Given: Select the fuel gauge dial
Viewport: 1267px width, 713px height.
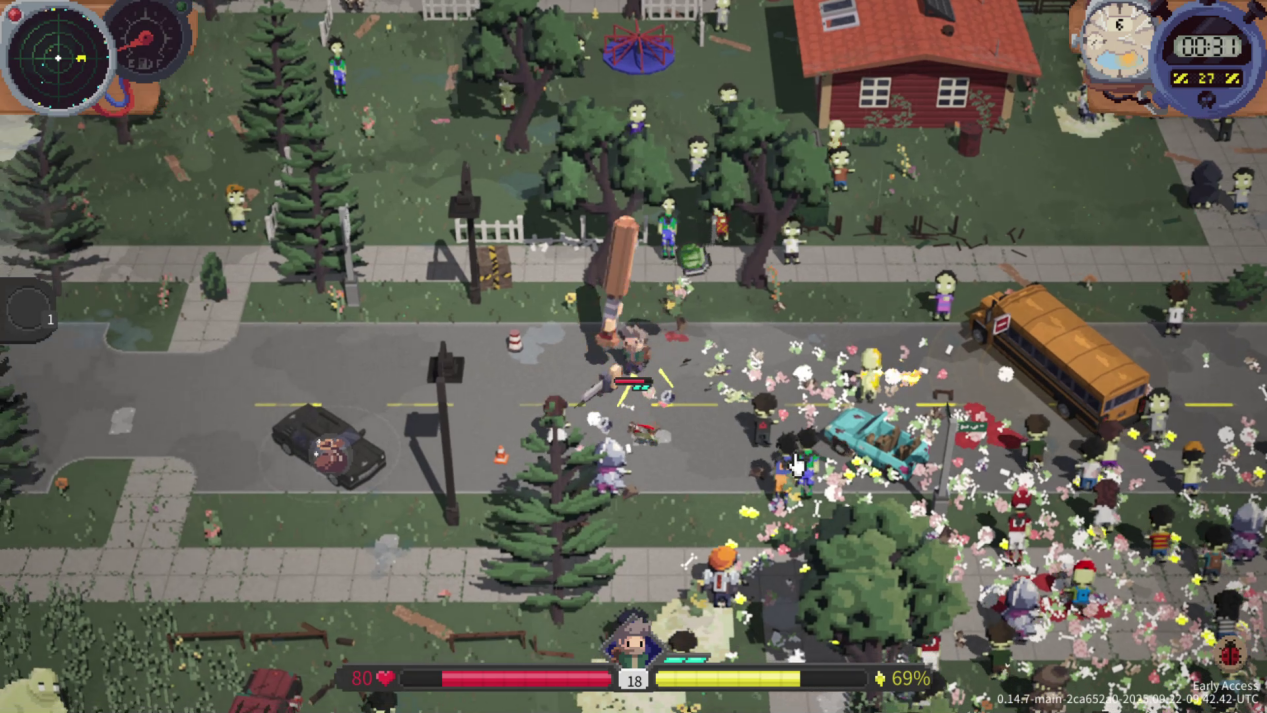Looking at the screenshot, I should point(149,38).
